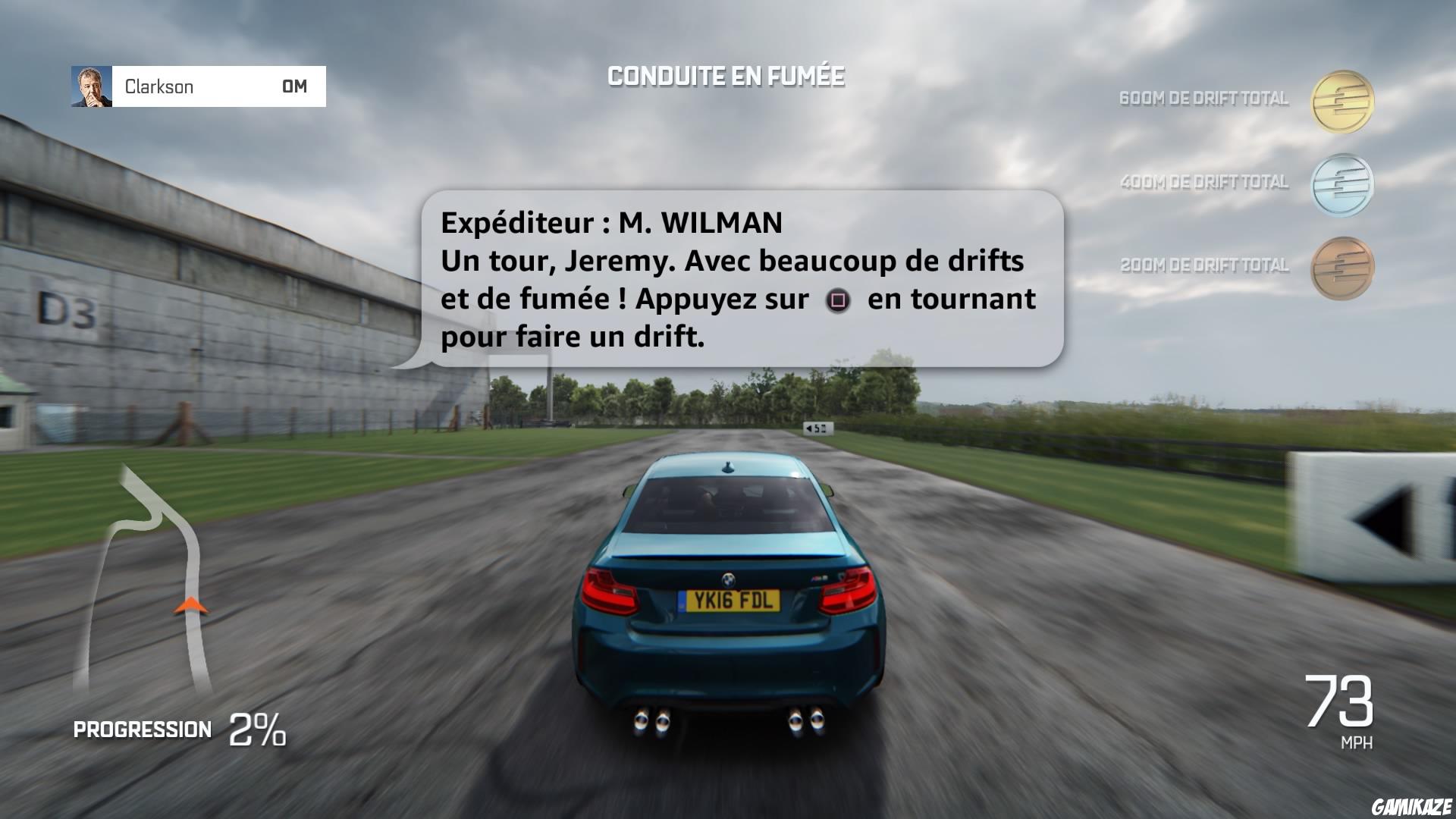This screenshot has height=819, width=1456.
Task: Select the Clarkson driver name tab
Action: pyautogui.click(x=159, y=86)
